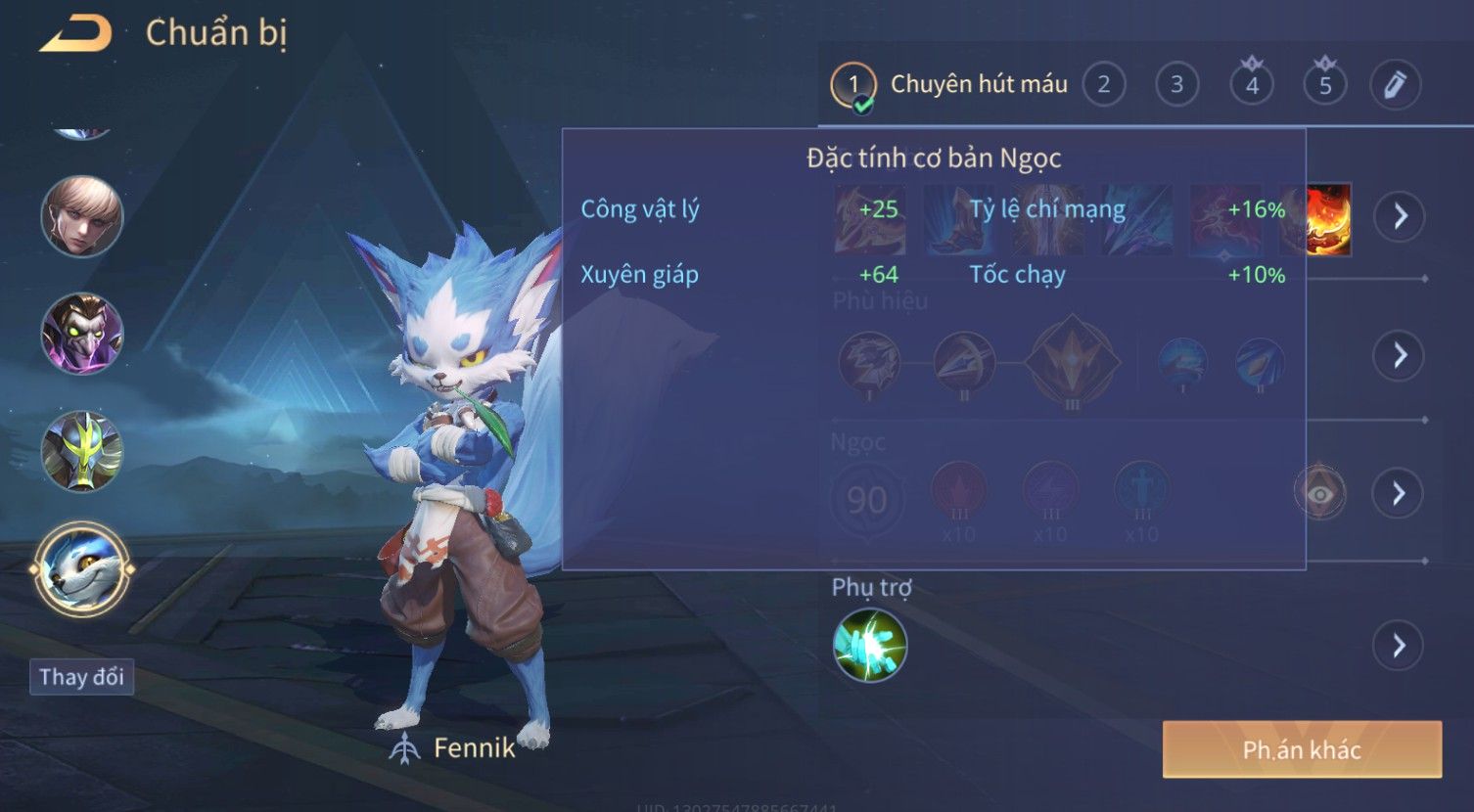Image resolution: width=1474 pixels, height=812 pixels.
Task: Go back using the return arrow
Action: click(x=75, y=34)
